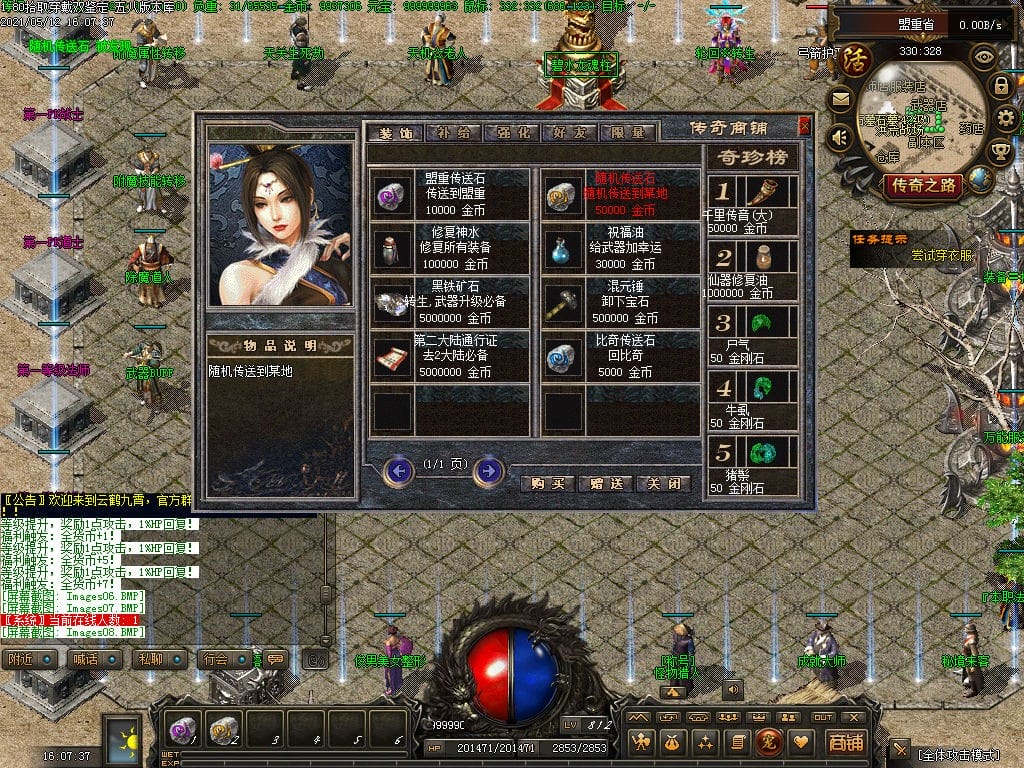Click the 关闭 close button
Screen dimensions: 1024x768
[664, 483]
